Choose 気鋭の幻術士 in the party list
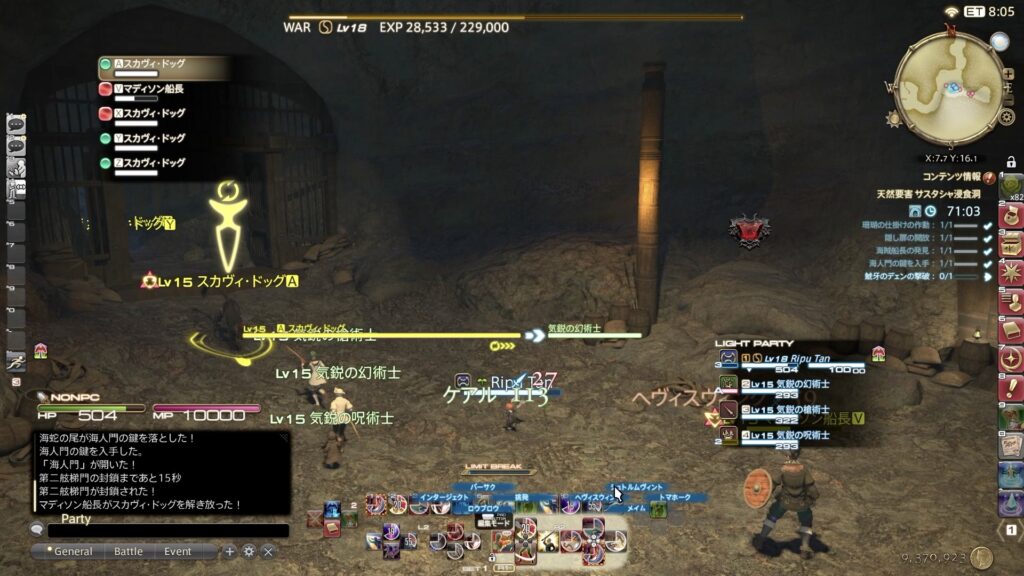The width and height of the screenshot is (1024, 576). point(800,383)
